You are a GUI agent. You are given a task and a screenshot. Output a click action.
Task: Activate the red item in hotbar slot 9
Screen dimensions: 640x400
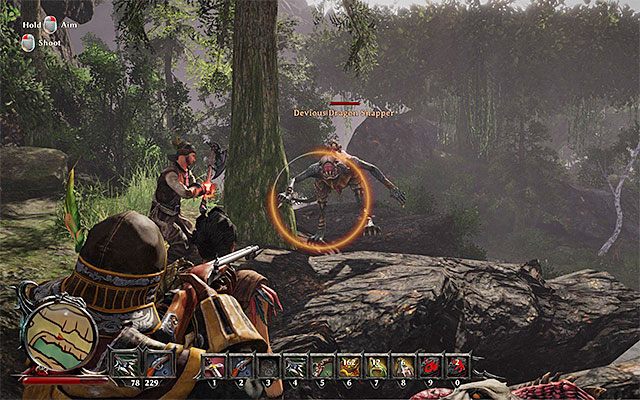[x=429, y=365]
